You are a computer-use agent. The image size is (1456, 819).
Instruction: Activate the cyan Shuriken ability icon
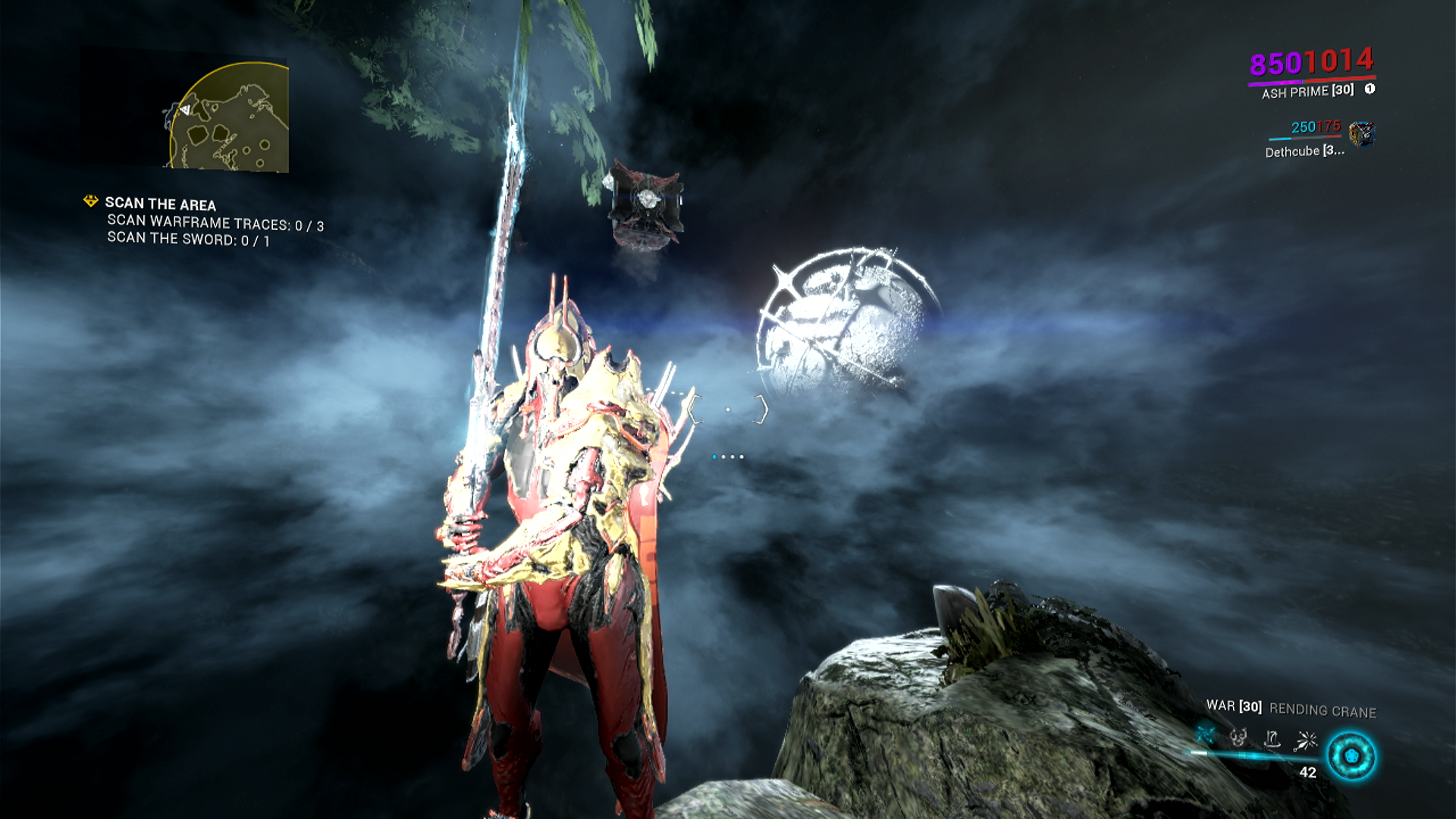(x=1206, y=735)
